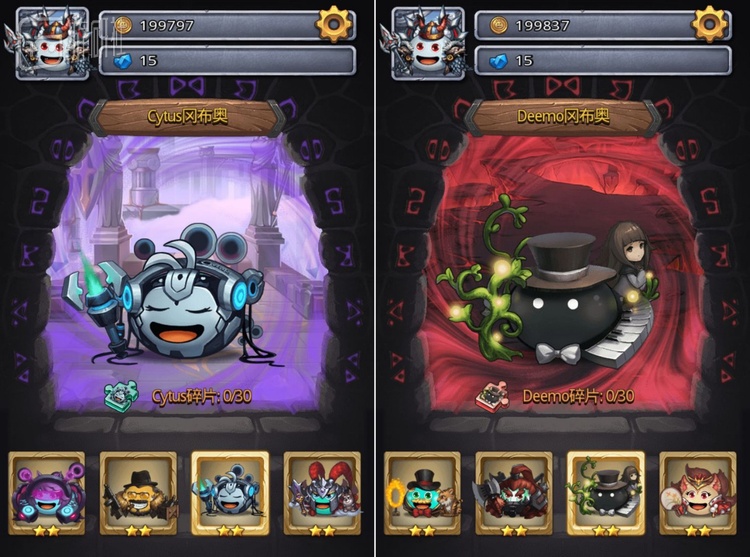Image resolution: width=750 pixels, height=557 pixels.
Task: Open settings gear beside the 199837 coin counter
Action: 710,23
